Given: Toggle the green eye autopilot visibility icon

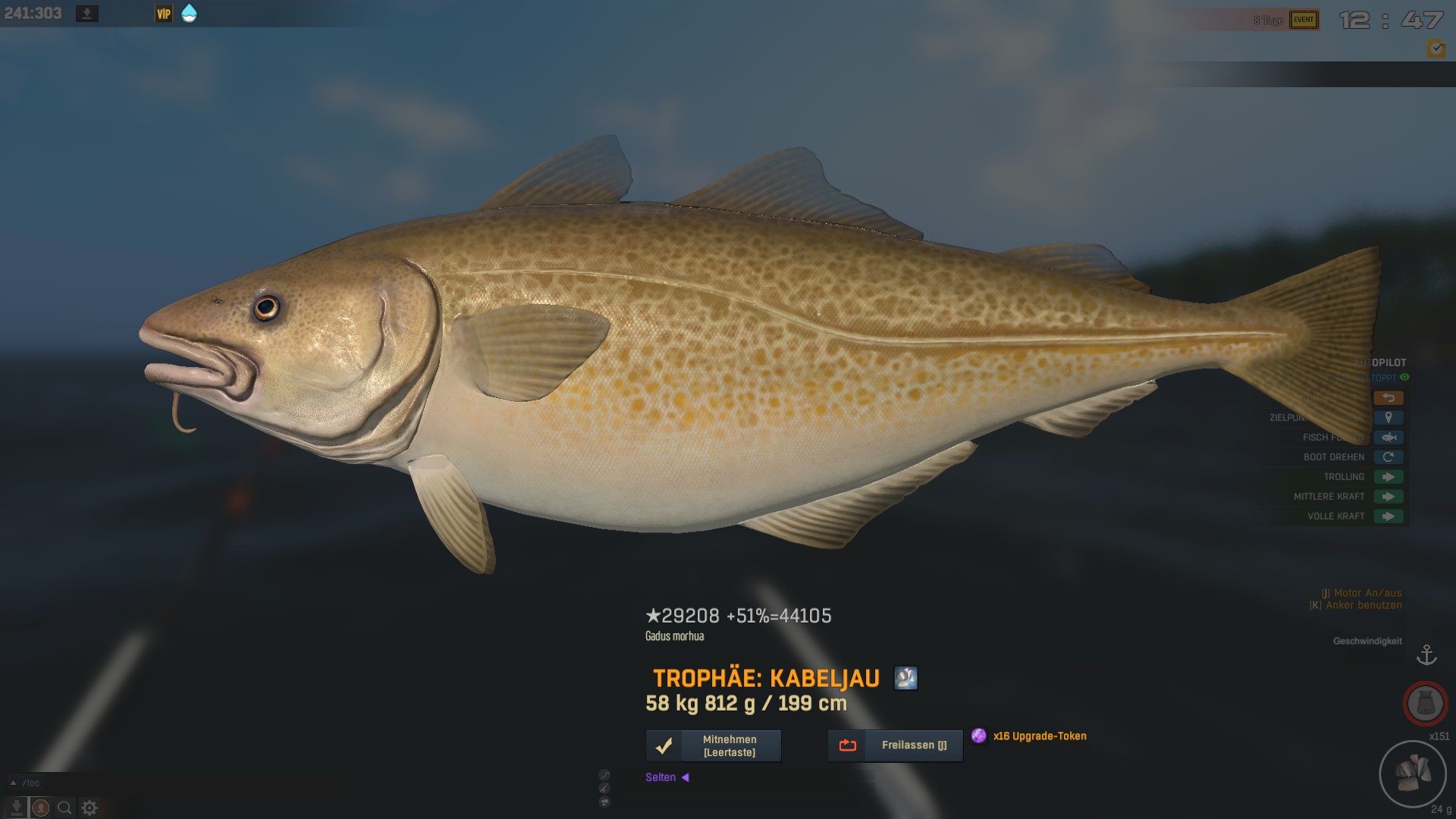Looking at the screenshot, I should click(1404, 378).
